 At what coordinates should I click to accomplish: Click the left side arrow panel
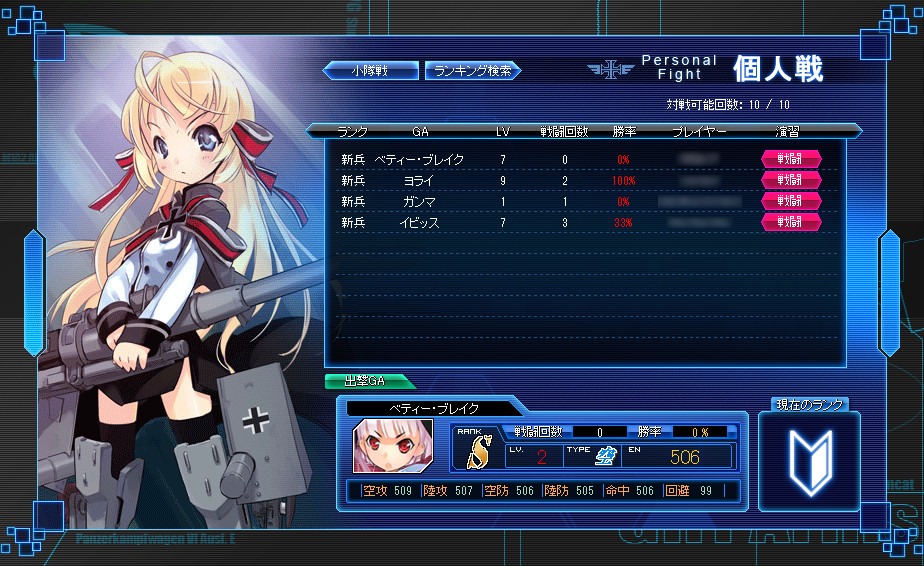(34, 292)
